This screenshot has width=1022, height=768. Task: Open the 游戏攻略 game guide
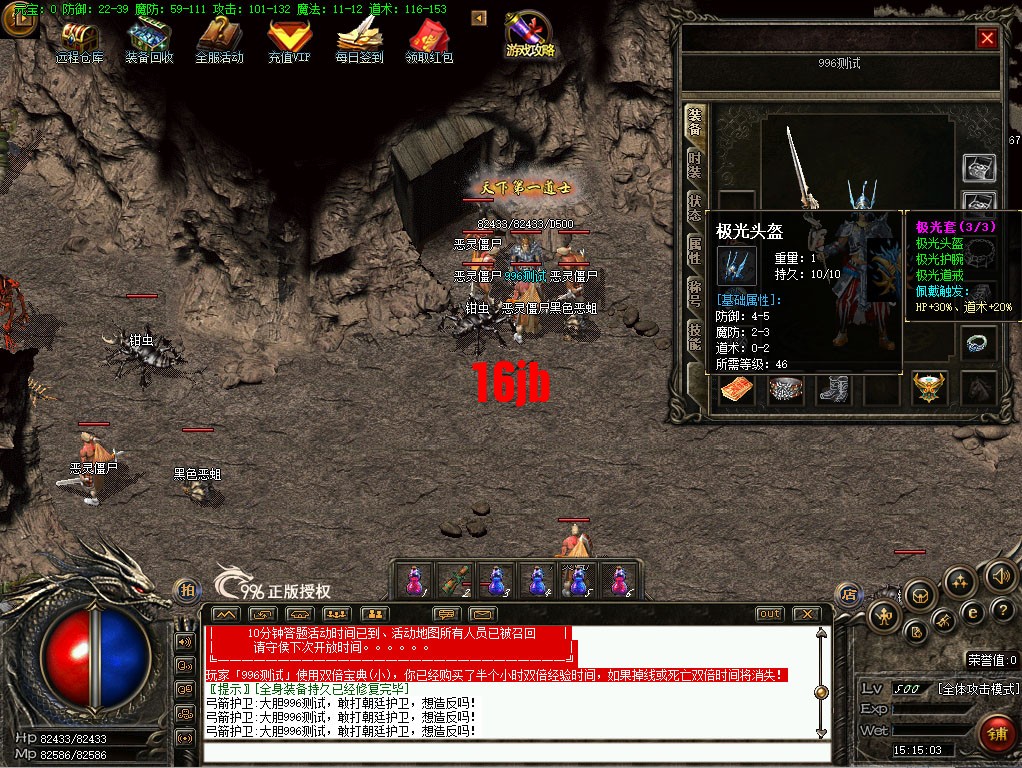[530, 36]
